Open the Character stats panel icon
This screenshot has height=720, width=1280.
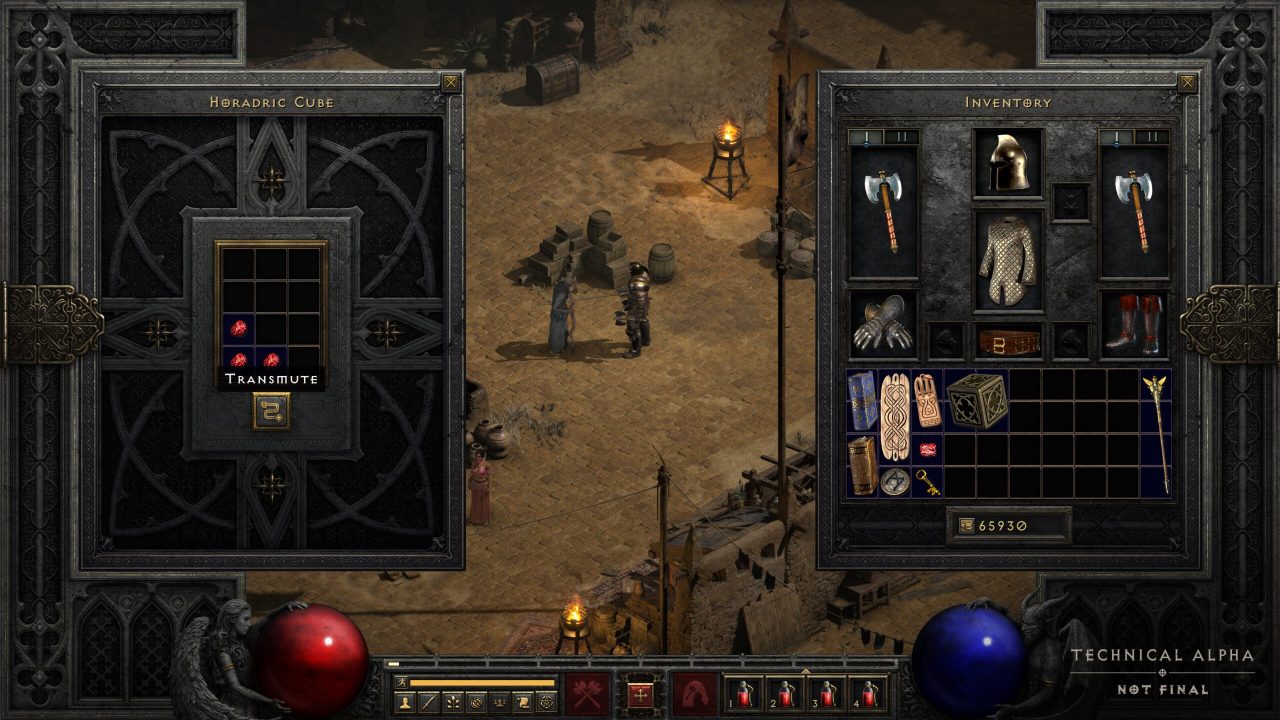click(x=405, y=701)
